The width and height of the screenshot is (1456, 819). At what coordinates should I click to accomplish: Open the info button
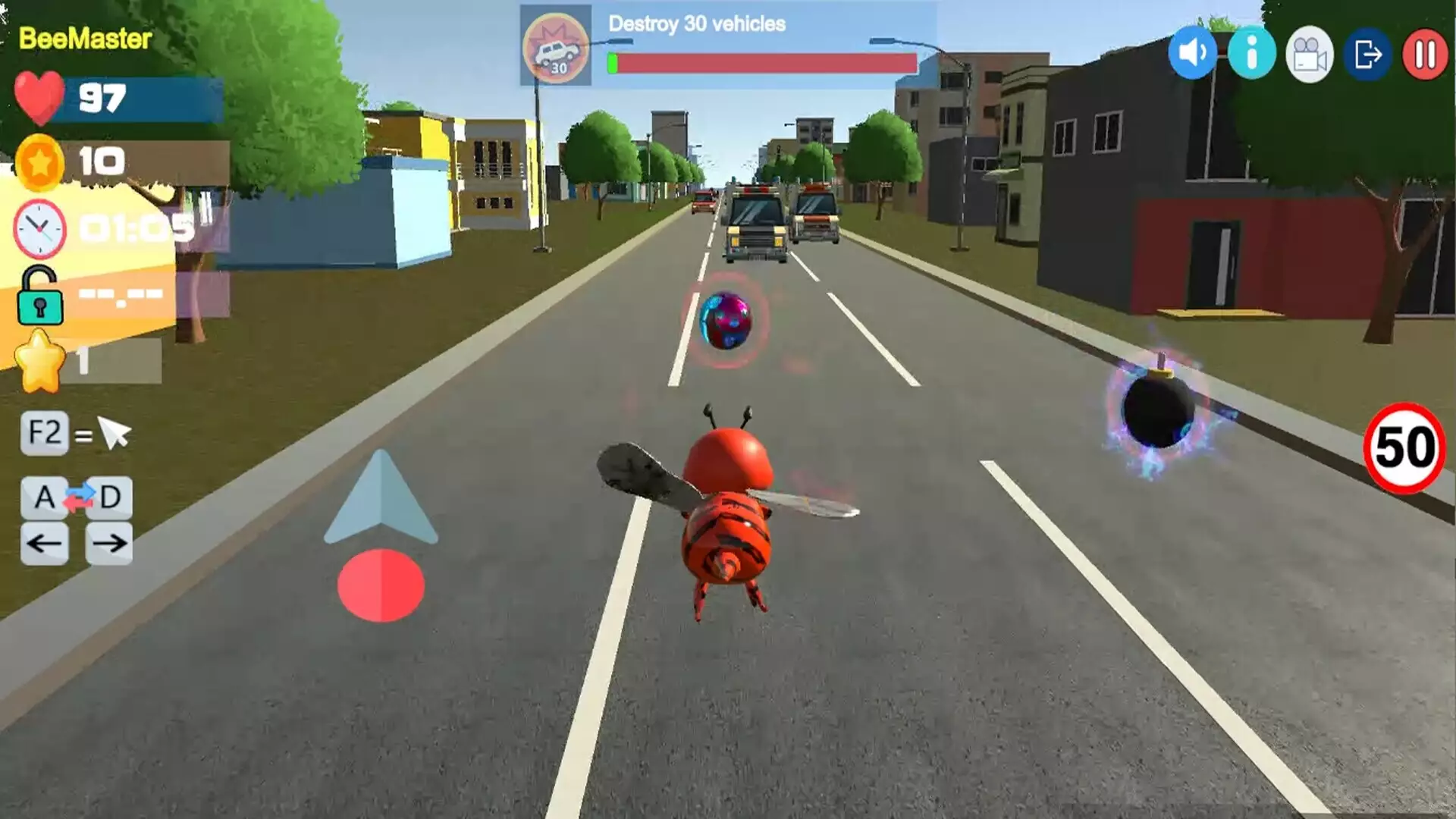click(x=1251, y=53)
